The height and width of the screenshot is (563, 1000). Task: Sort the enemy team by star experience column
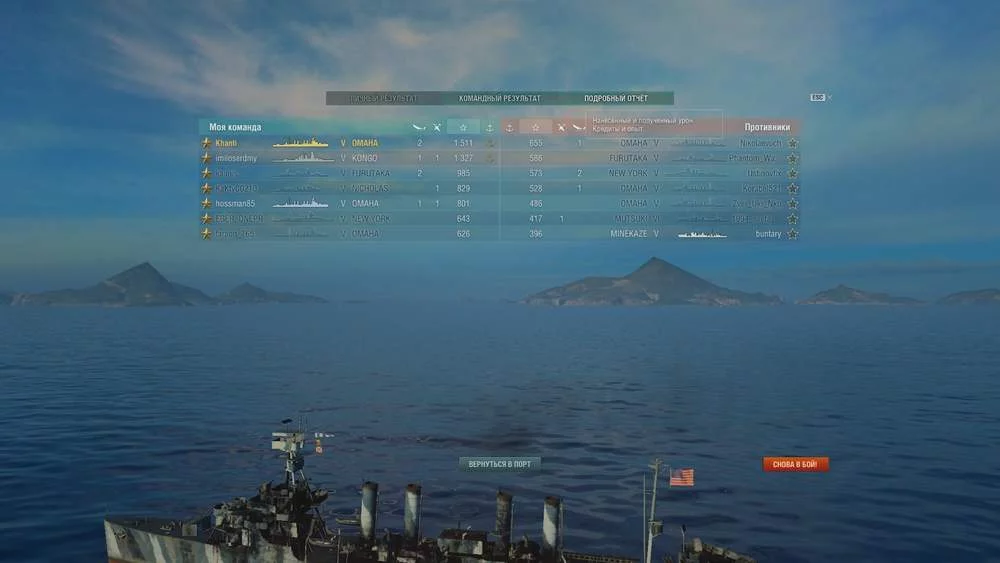535,128
